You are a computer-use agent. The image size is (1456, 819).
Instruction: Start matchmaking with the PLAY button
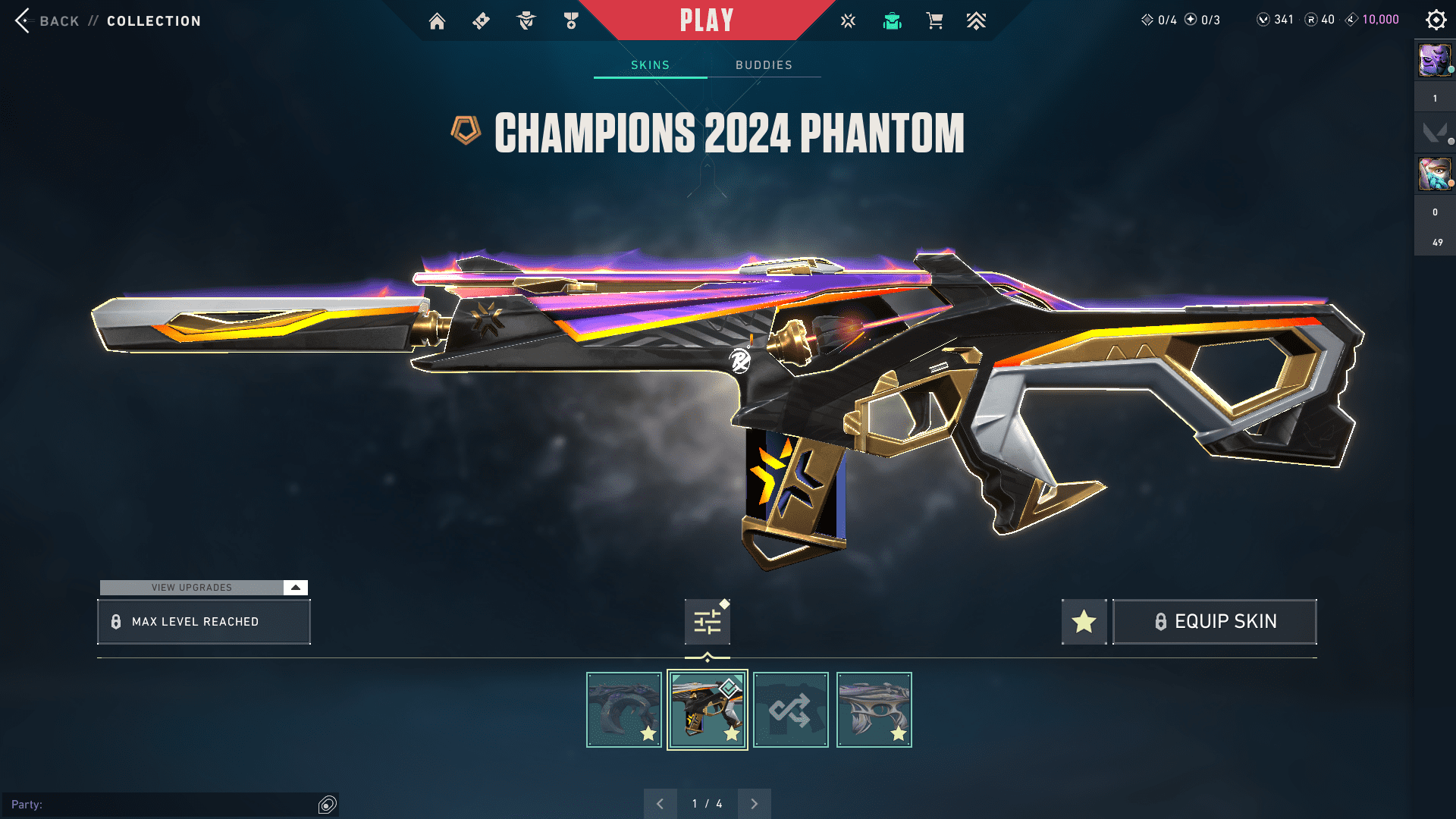point(706,20)
